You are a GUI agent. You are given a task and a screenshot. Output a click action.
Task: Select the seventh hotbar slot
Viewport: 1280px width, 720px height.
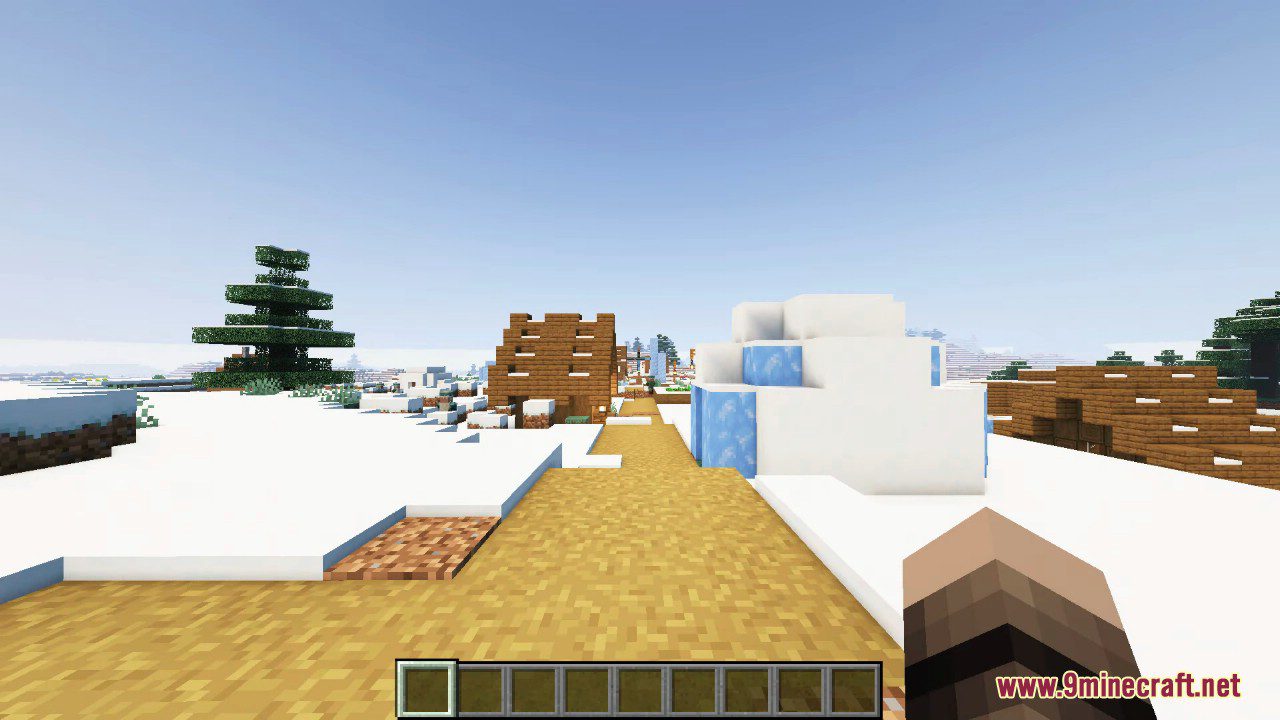746,686
